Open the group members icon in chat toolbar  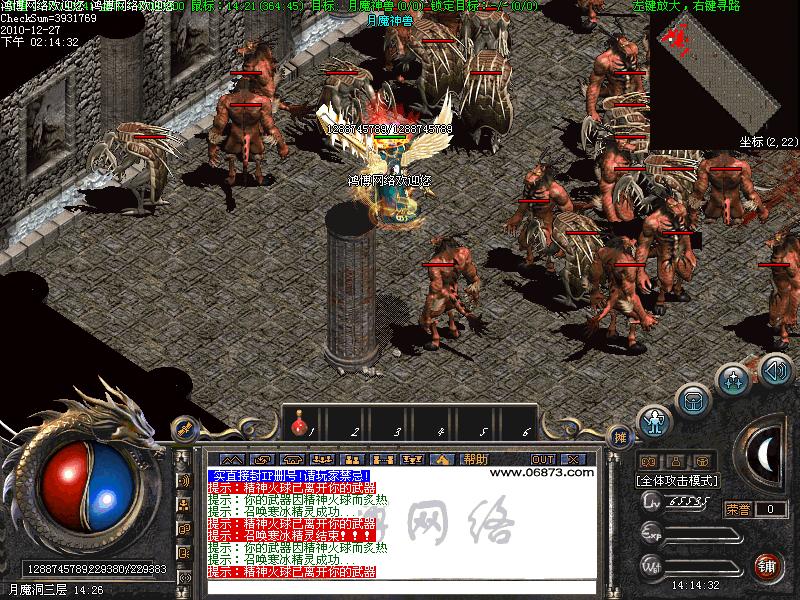click(323, 459)
